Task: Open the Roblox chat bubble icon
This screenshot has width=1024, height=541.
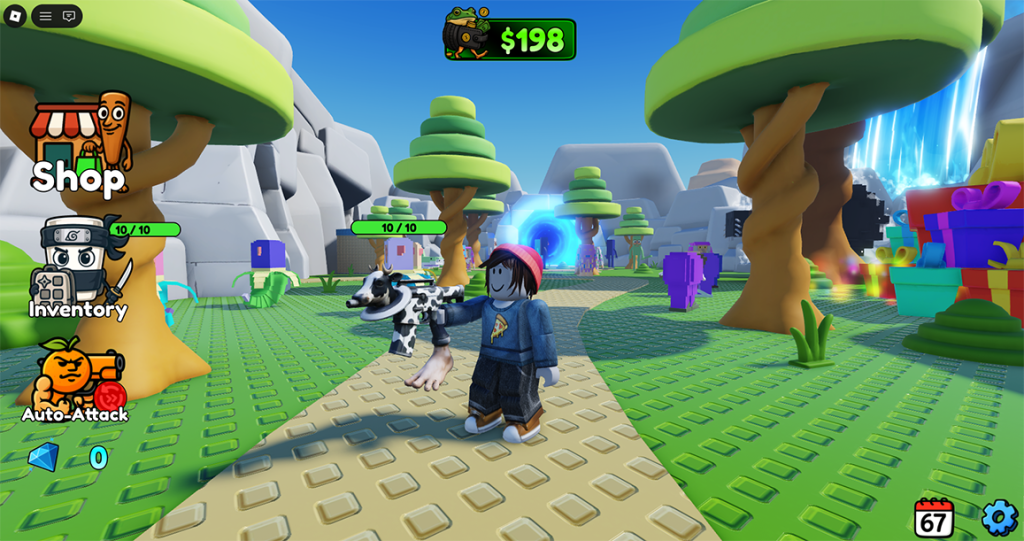Action: [x=69, y=16]
